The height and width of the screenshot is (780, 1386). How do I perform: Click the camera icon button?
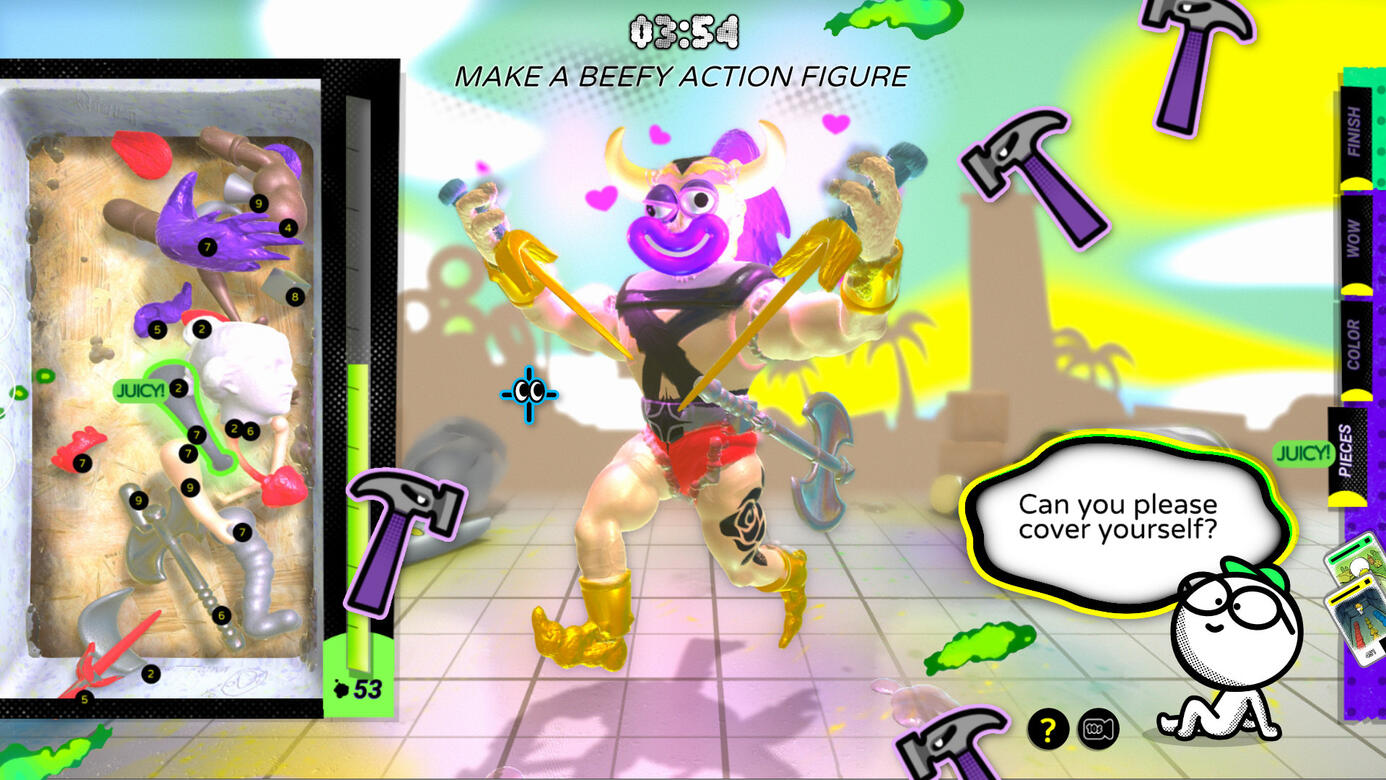(x=1098, y=730)
